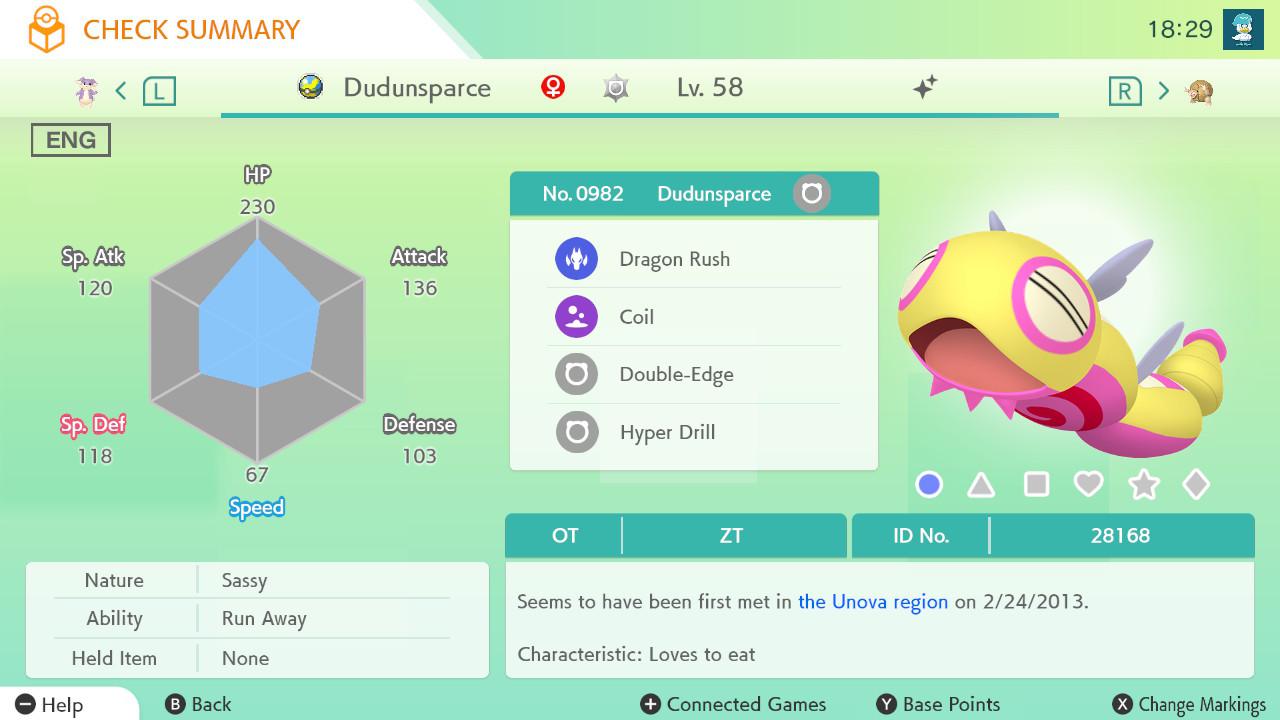This screenshot has height=720, width=1280.
Task: Open Connected Games from the bottom bar
Action: point(733,704)
